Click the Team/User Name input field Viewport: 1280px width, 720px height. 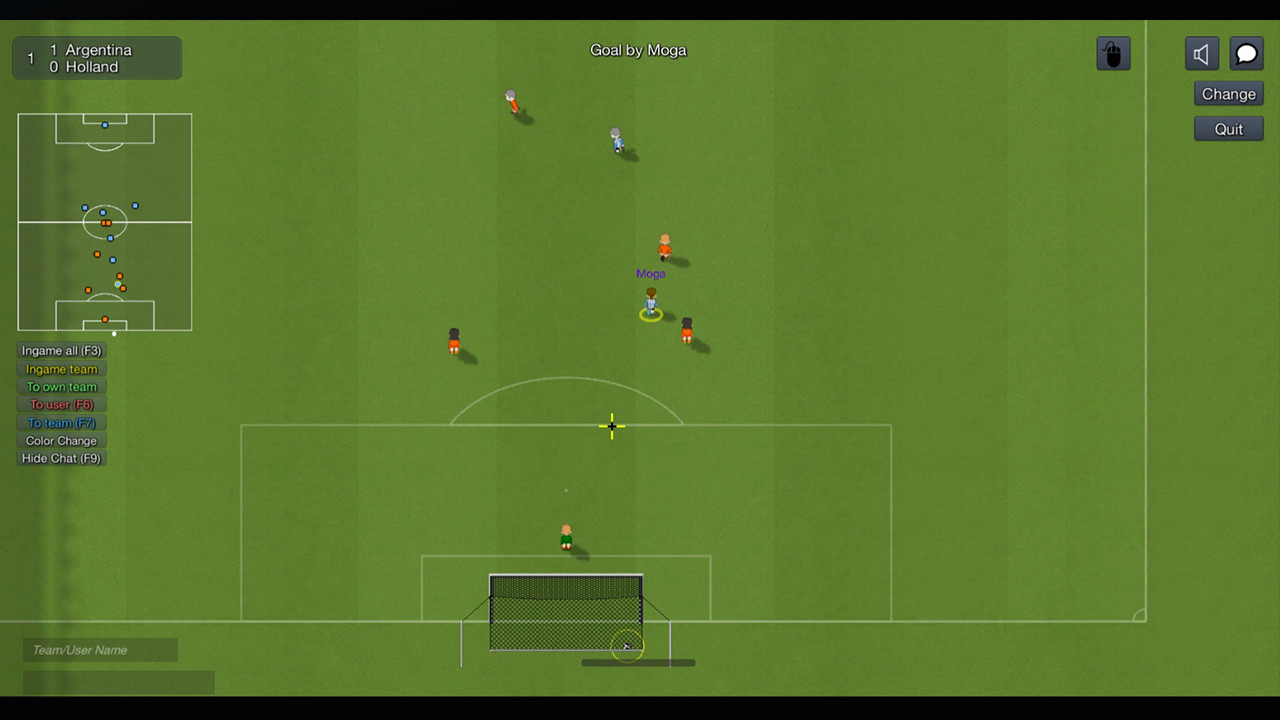pos(99,650)
